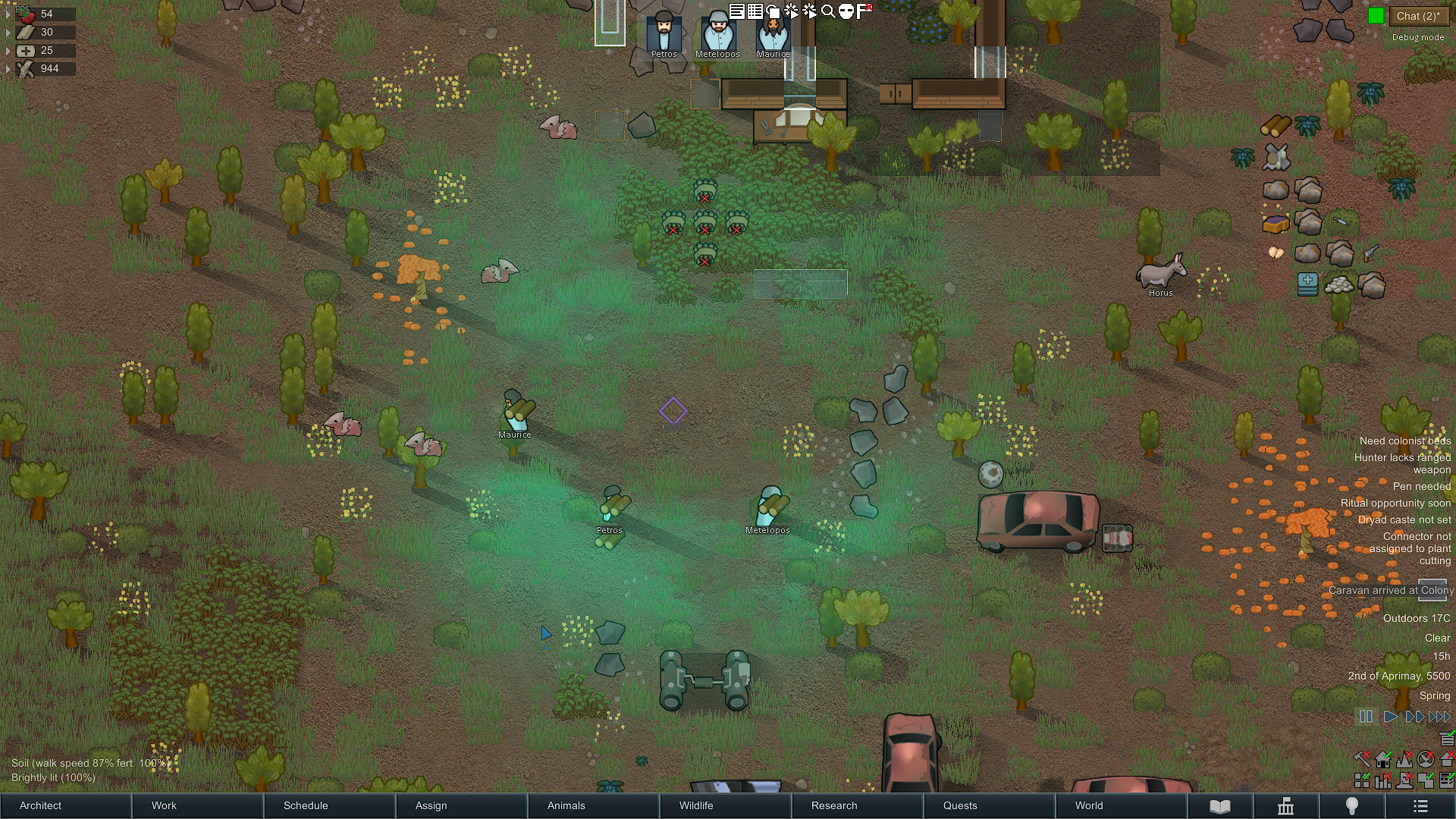Open the debug magnifying glass inspector
This screenshot has width=1456, height=819.
point(828,11)
